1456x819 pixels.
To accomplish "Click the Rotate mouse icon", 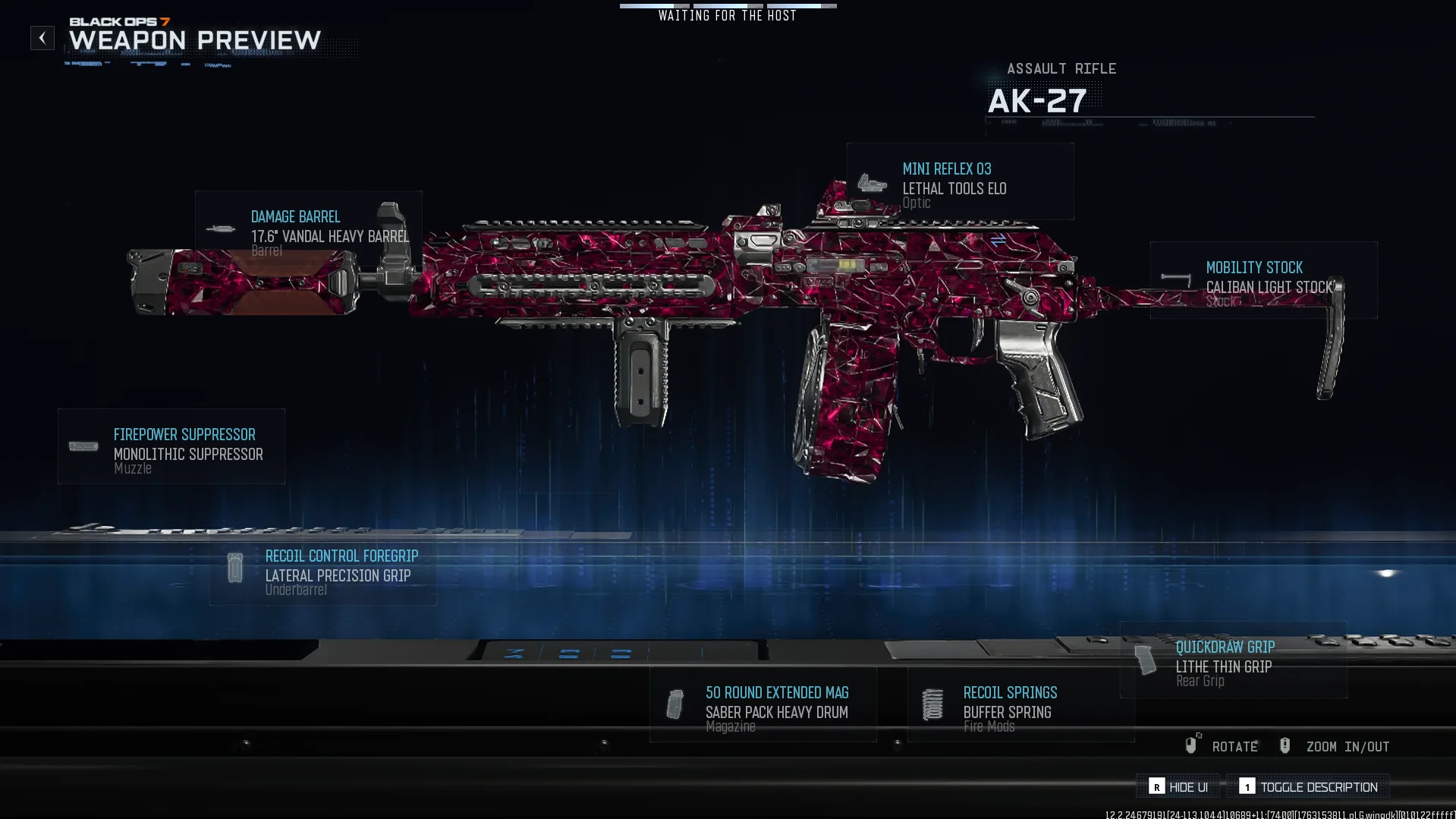I will [1193, 745].
